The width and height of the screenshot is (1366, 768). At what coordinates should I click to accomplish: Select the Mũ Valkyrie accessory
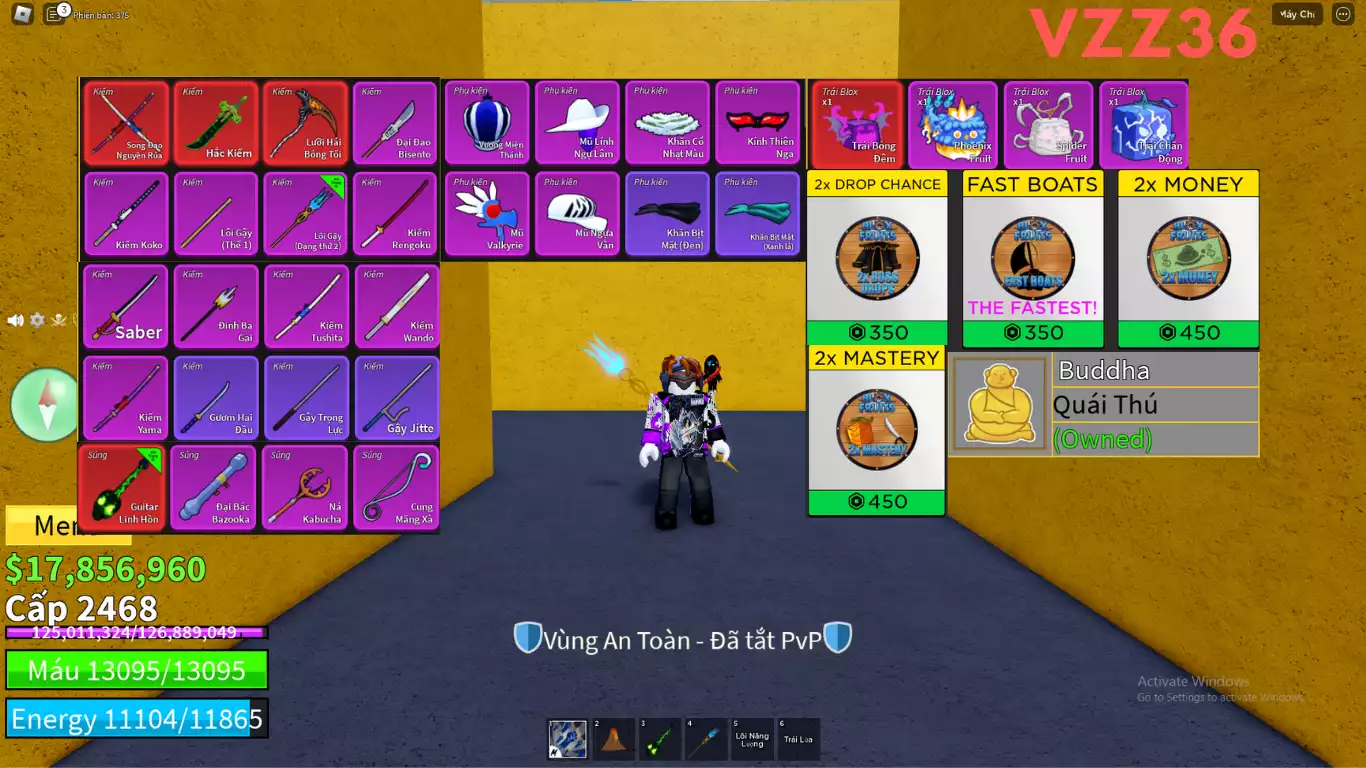pyautogui.click(x=487, y=214)
